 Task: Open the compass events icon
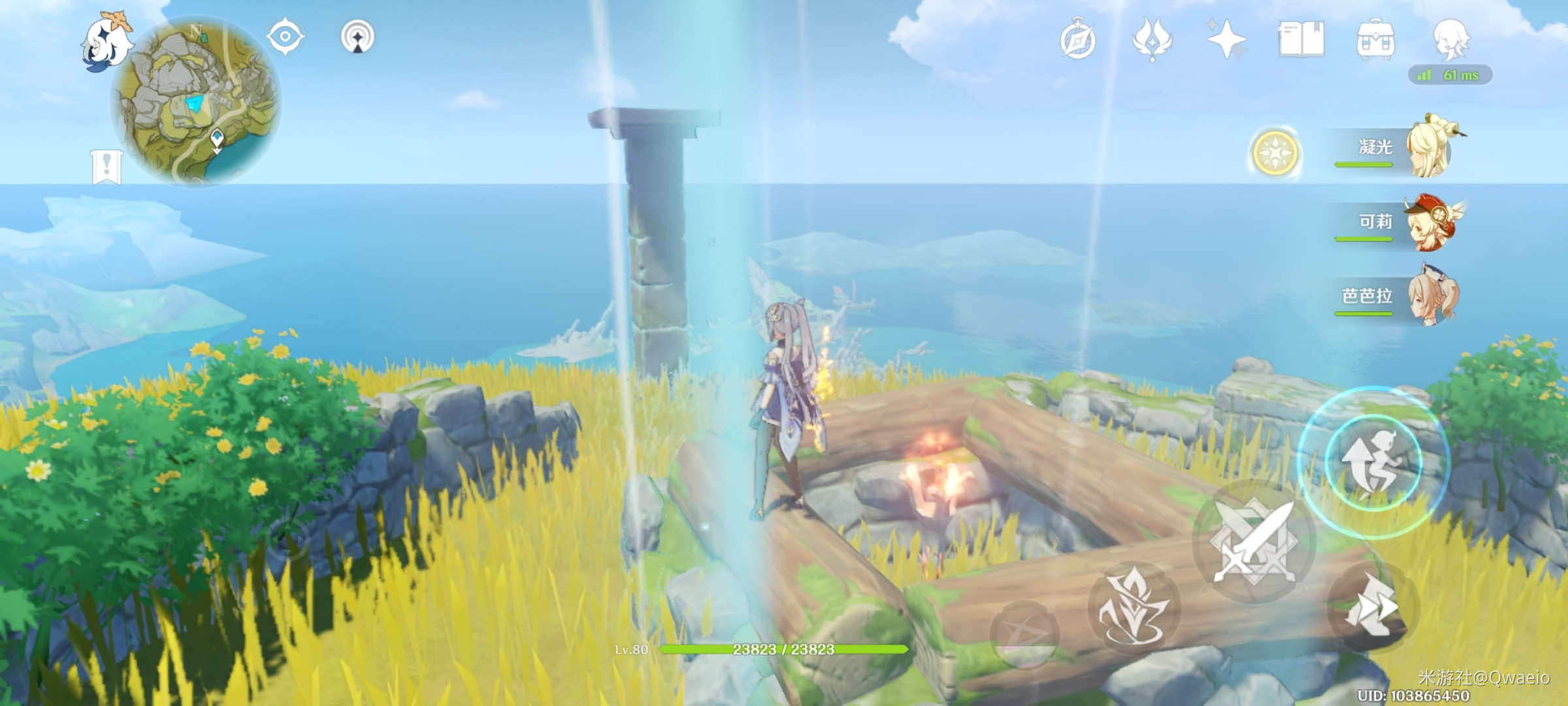coord(1077,41)
